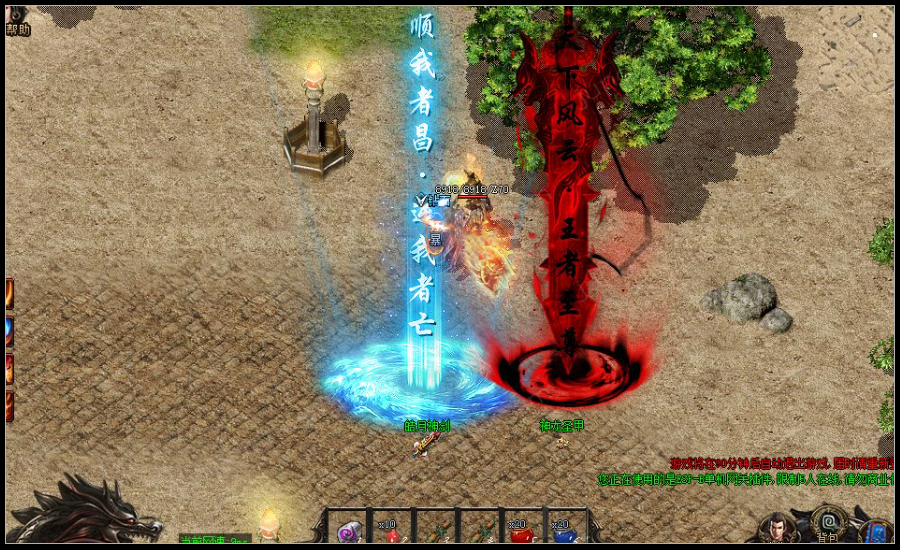Select the purple swirl item slot

[x=349, y=532]
